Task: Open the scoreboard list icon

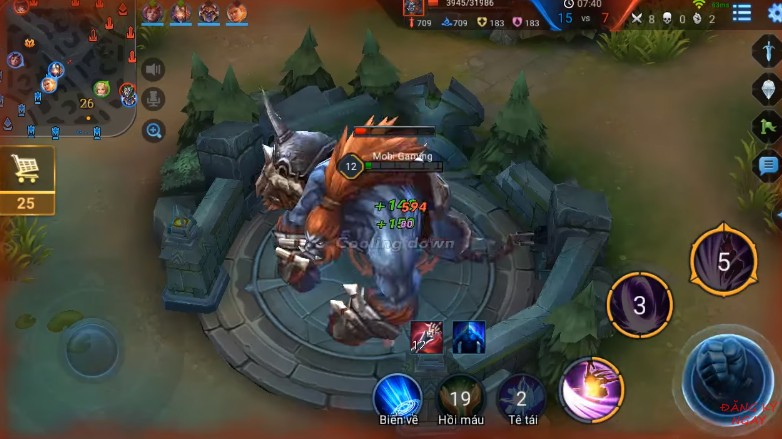Action: pyautogui.click(x=741, y=13)
